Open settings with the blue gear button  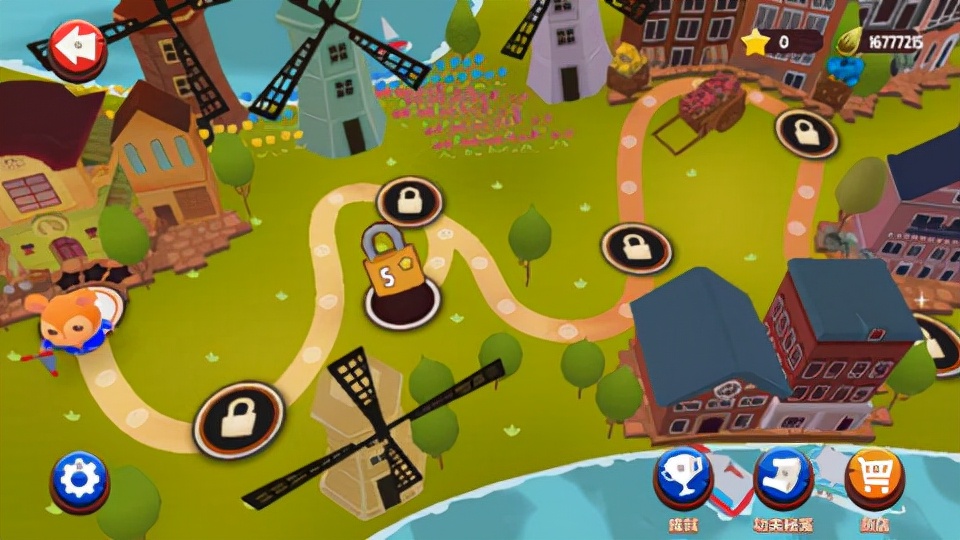tap(79, 481)
